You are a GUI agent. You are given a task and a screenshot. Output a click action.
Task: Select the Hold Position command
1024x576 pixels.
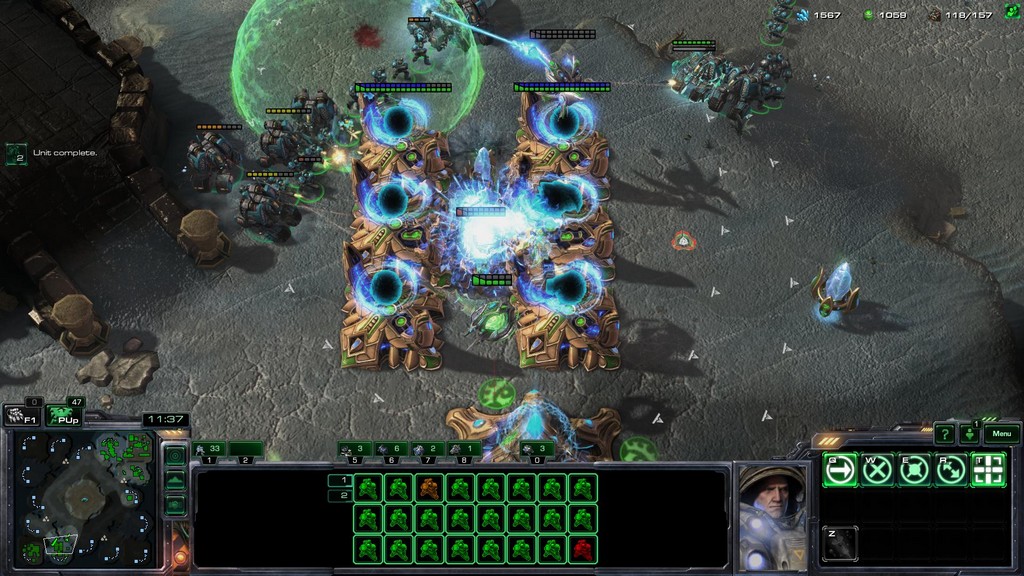click(913, 469)
